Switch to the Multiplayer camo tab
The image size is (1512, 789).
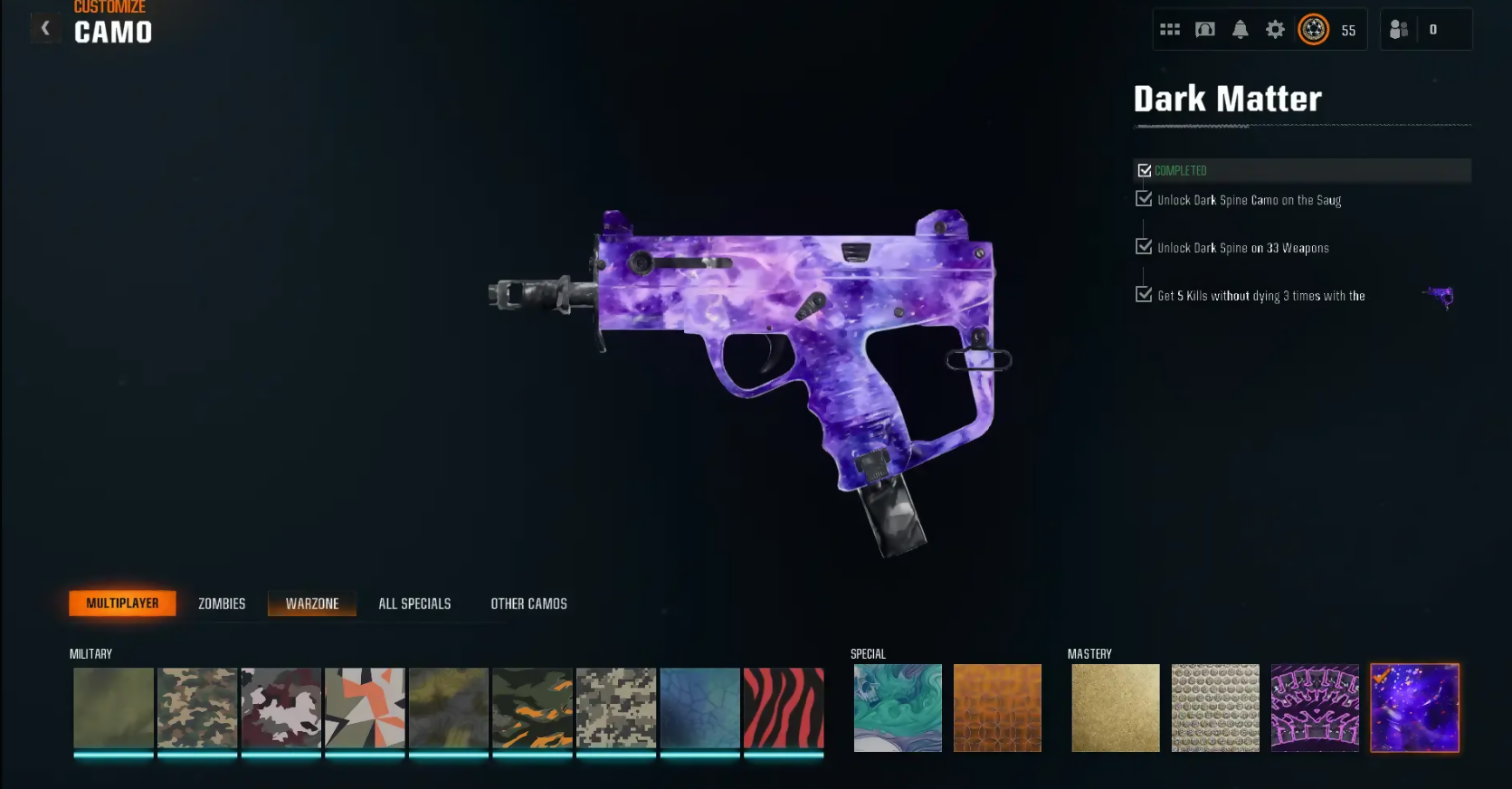[122, 604]
